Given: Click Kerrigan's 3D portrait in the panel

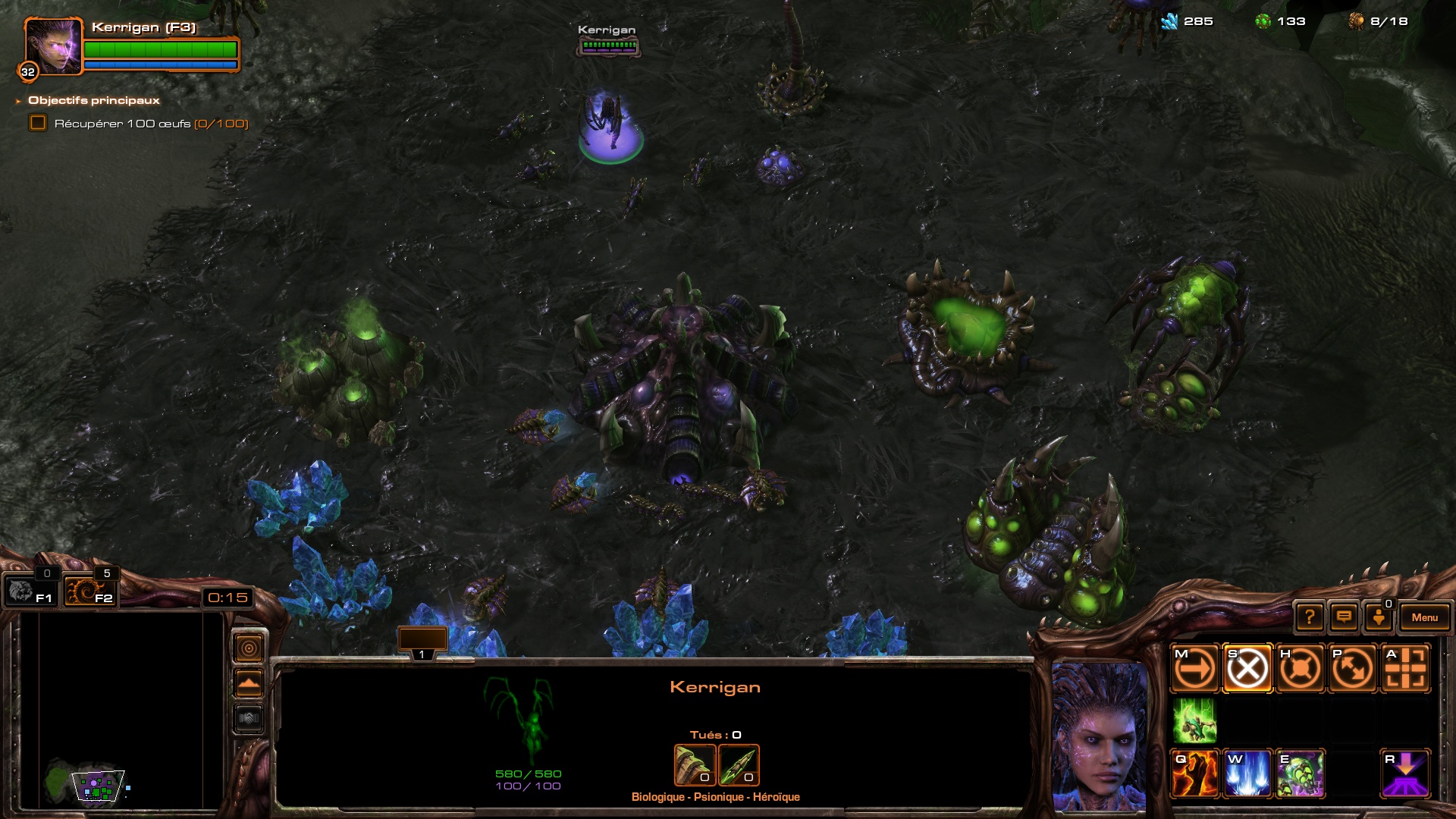Looking at the screenshot, I should pos(1100,736).
